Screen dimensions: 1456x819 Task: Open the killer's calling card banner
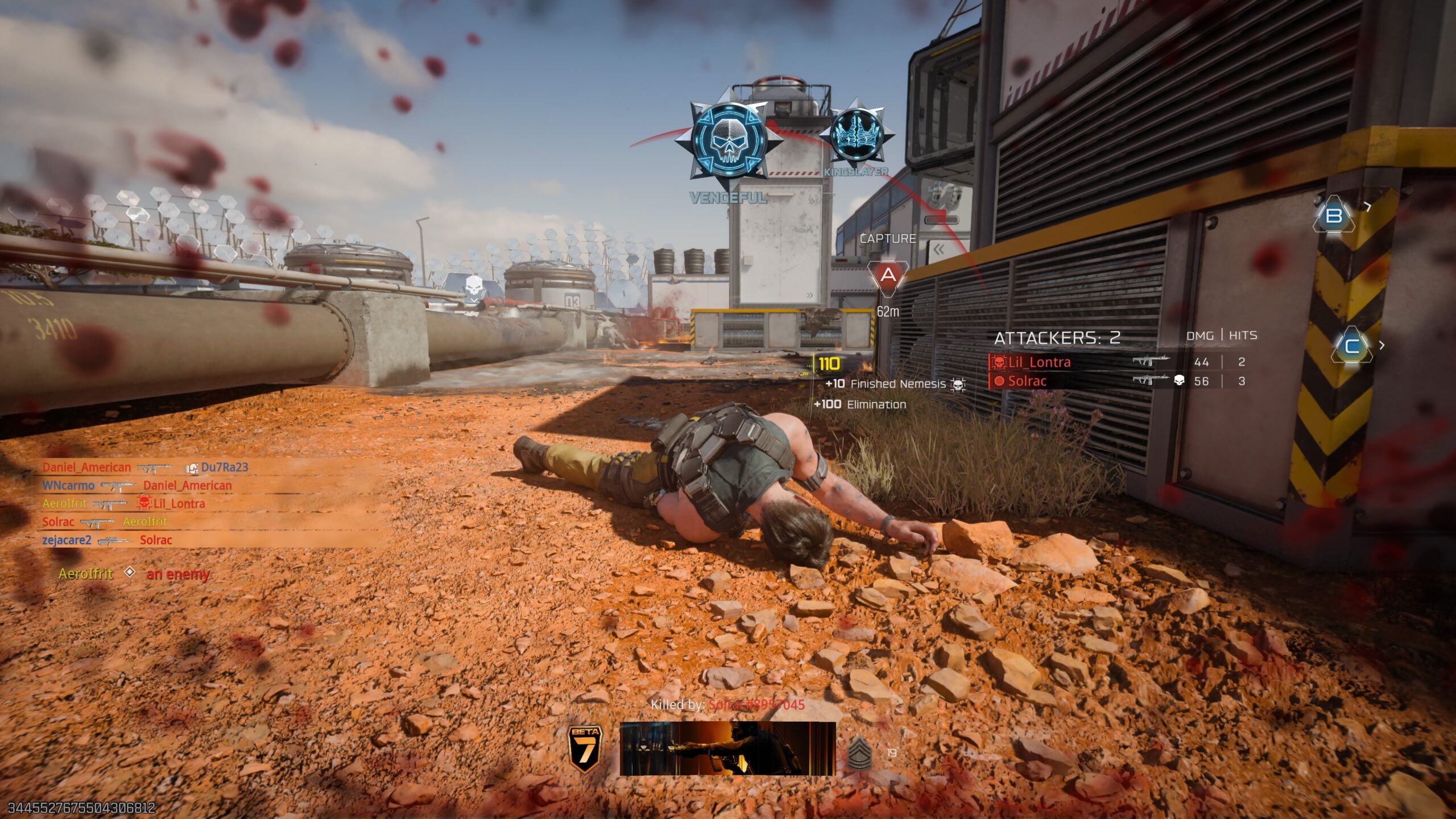727,748
